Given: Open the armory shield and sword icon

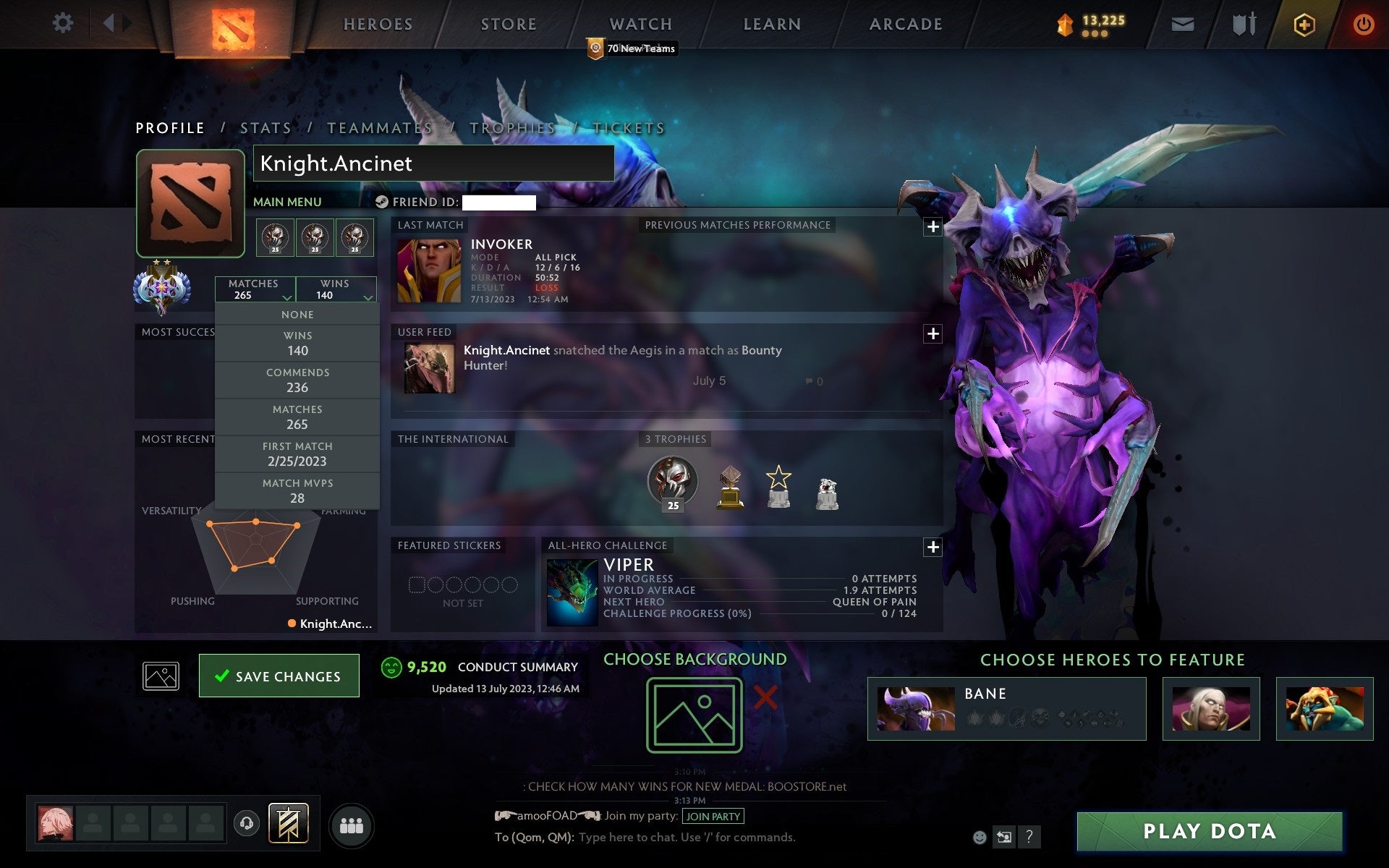Looking at the screenshot, I should (1243, 24).
